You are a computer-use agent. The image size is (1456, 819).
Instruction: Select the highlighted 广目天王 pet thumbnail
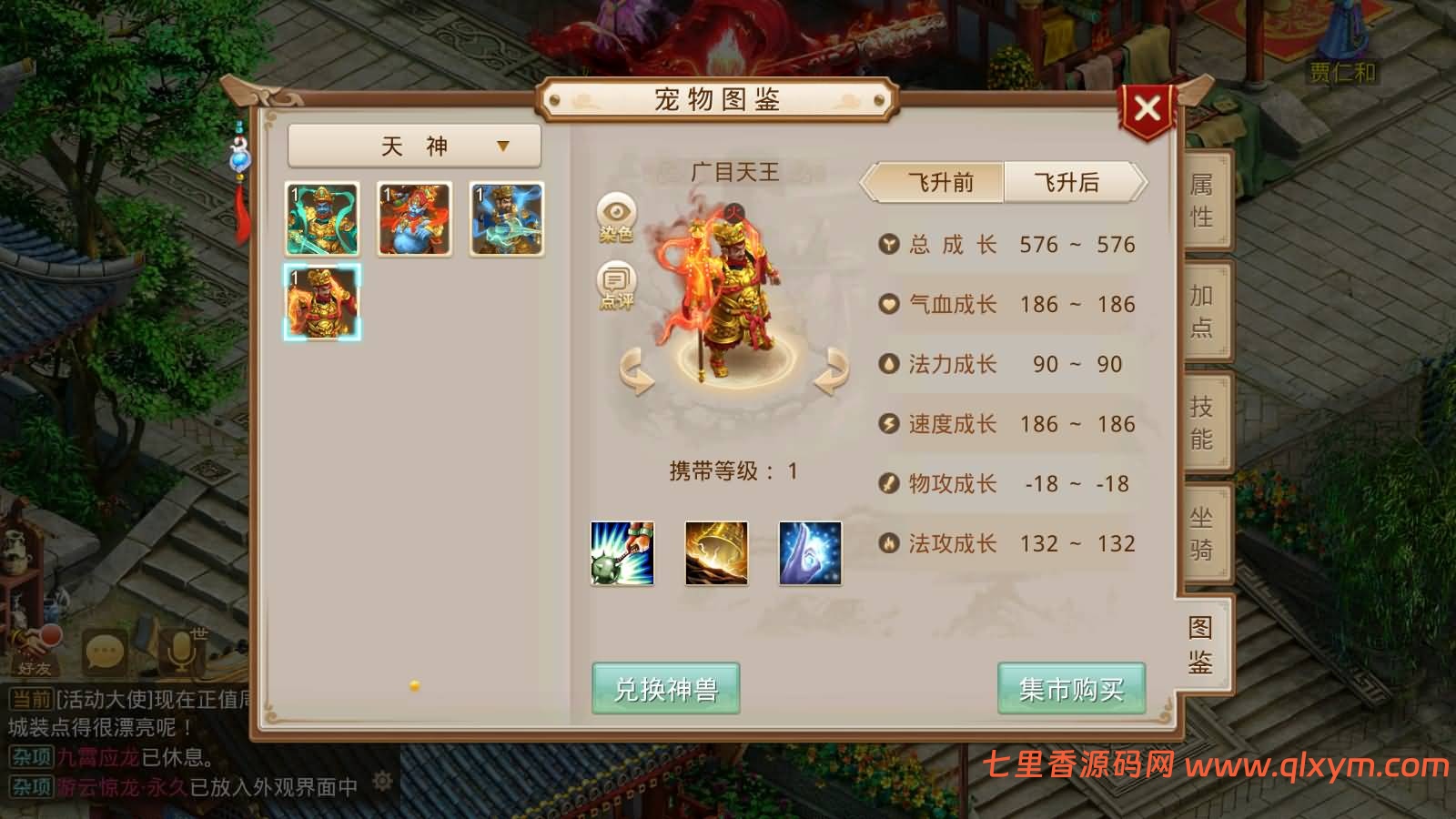click(x=320, y=300)
